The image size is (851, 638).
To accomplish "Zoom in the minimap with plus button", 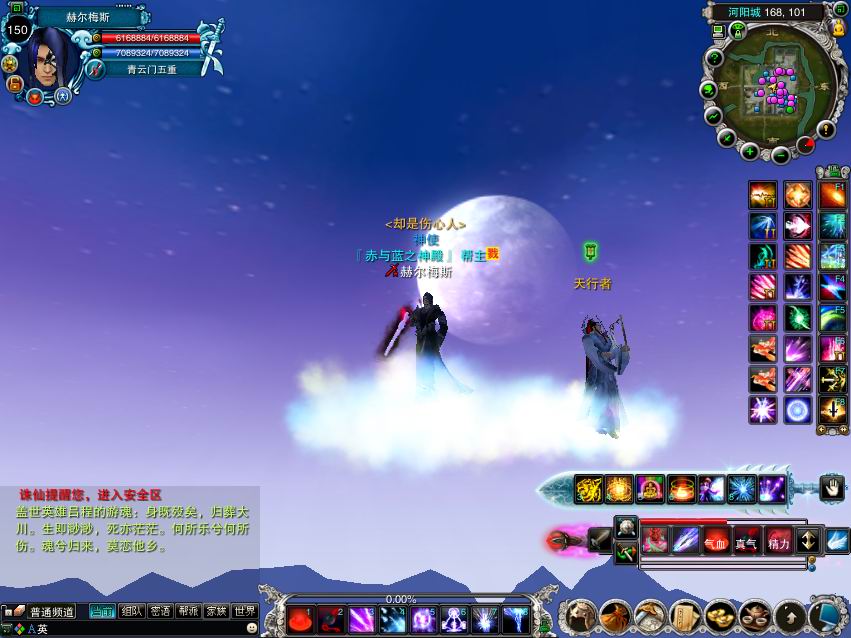I will [750, 152].
